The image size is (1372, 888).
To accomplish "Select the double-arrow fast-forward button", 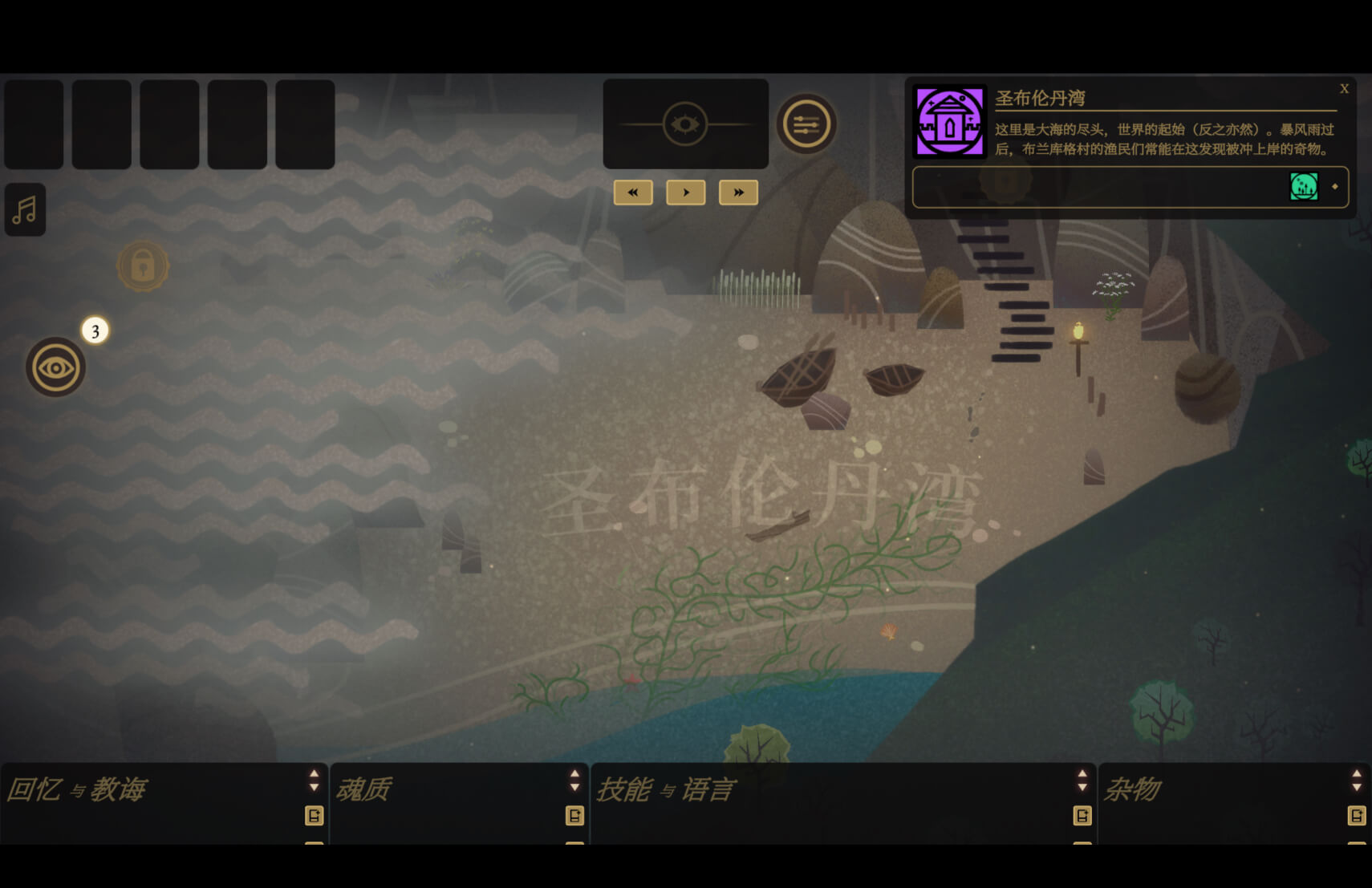I will [x=738, y=193].
